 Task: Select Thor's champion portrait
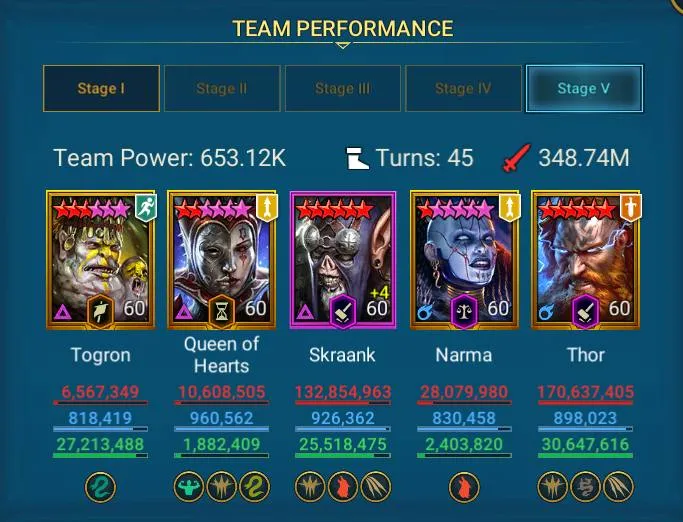[x=584, y=259]
